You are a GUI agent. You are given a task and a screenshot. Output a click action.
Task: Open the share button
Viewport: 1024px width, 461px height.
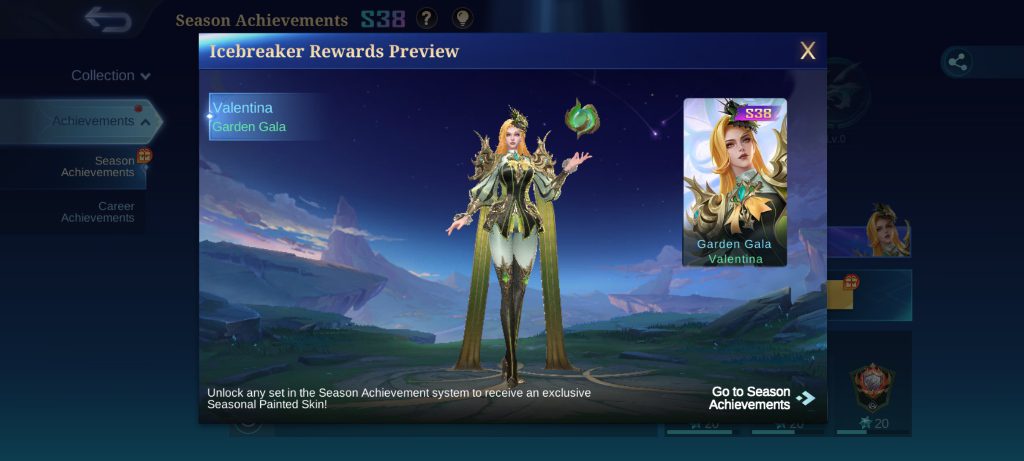tap(957, 62)
